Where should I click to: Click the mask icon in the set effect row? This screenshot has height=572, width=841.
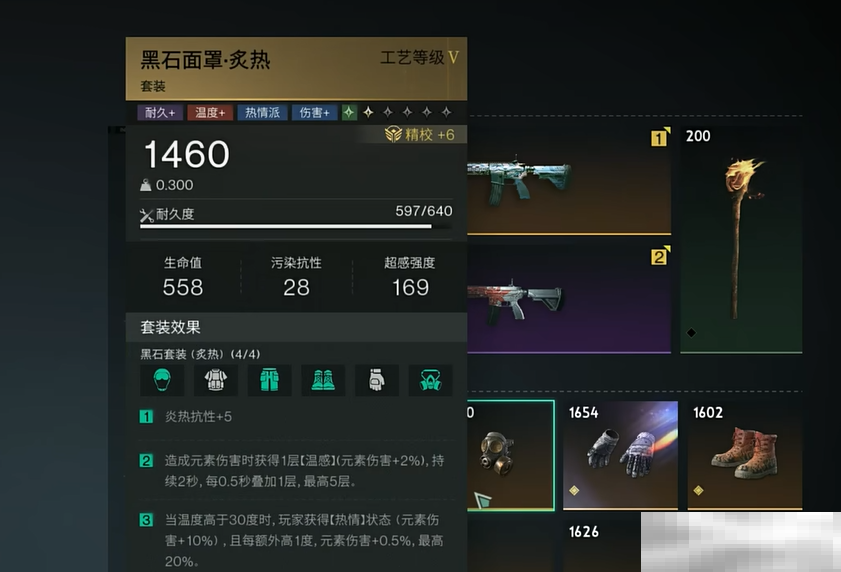431,380
